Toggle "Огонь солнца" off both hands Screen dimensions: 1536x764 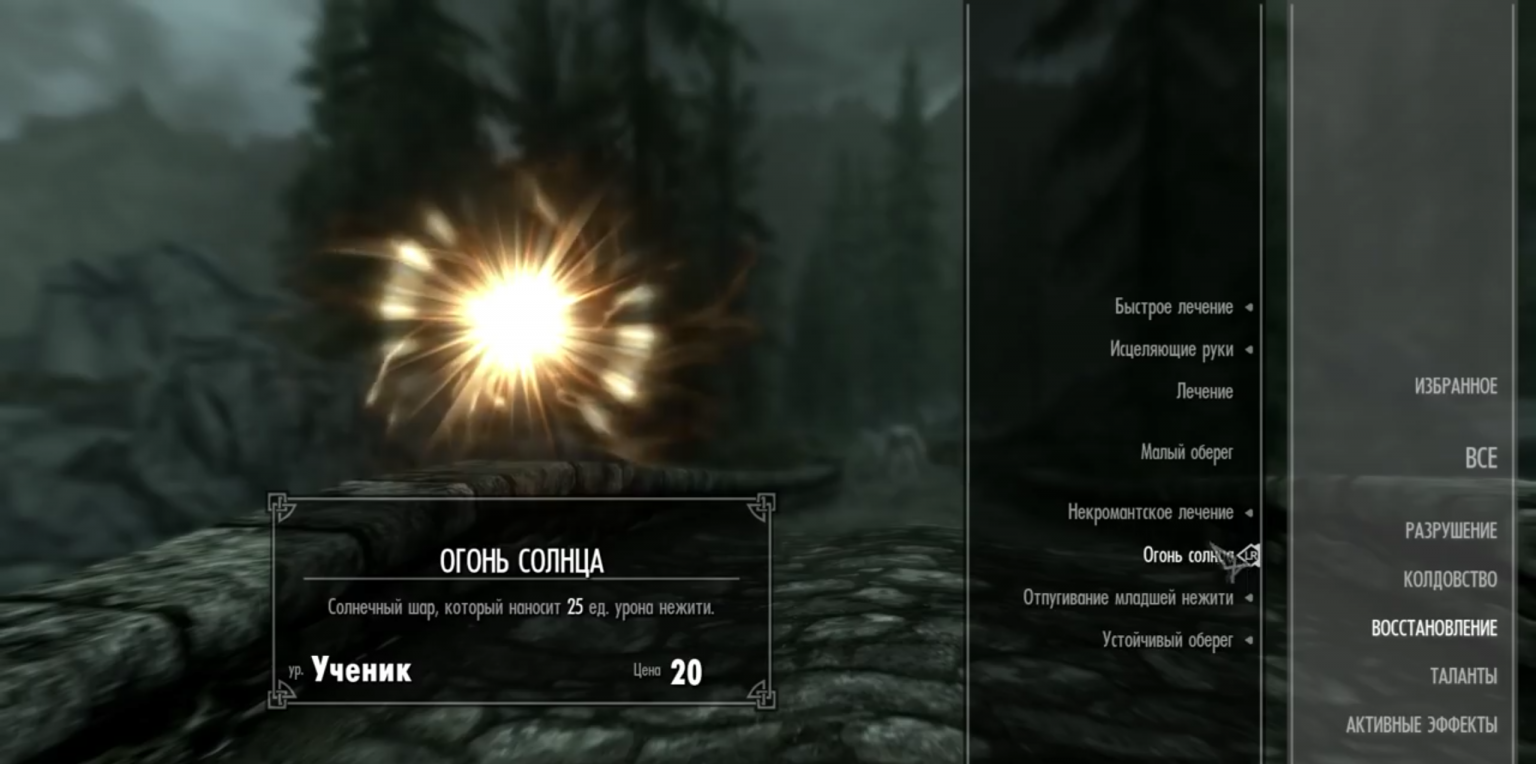(x=1189, y=553)
